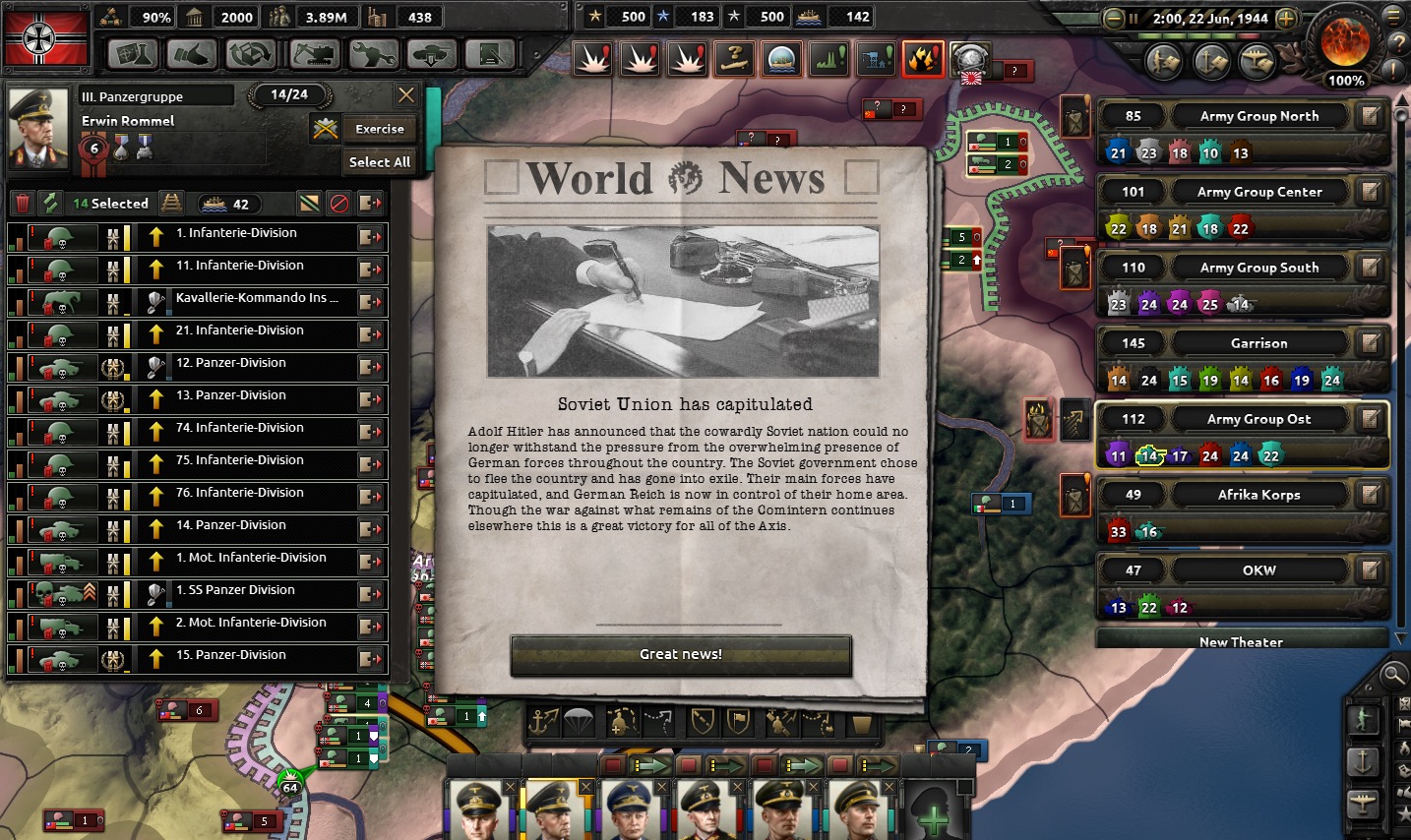This screenshot has width=1411, height=840.
Task: Delete selected divisions with trash icon
Action: (x=23, y=204)
